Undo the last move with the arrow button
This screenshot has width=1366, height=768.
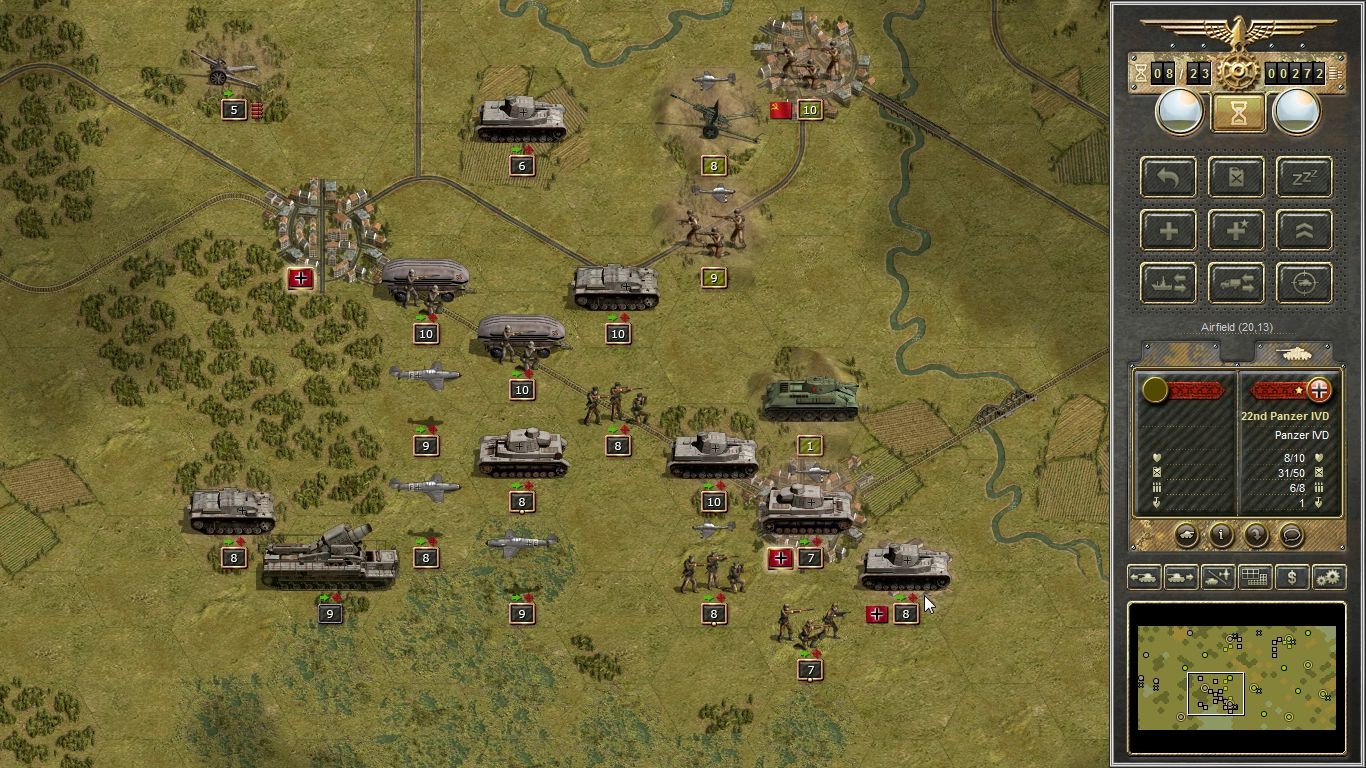tap(1168, 178)
